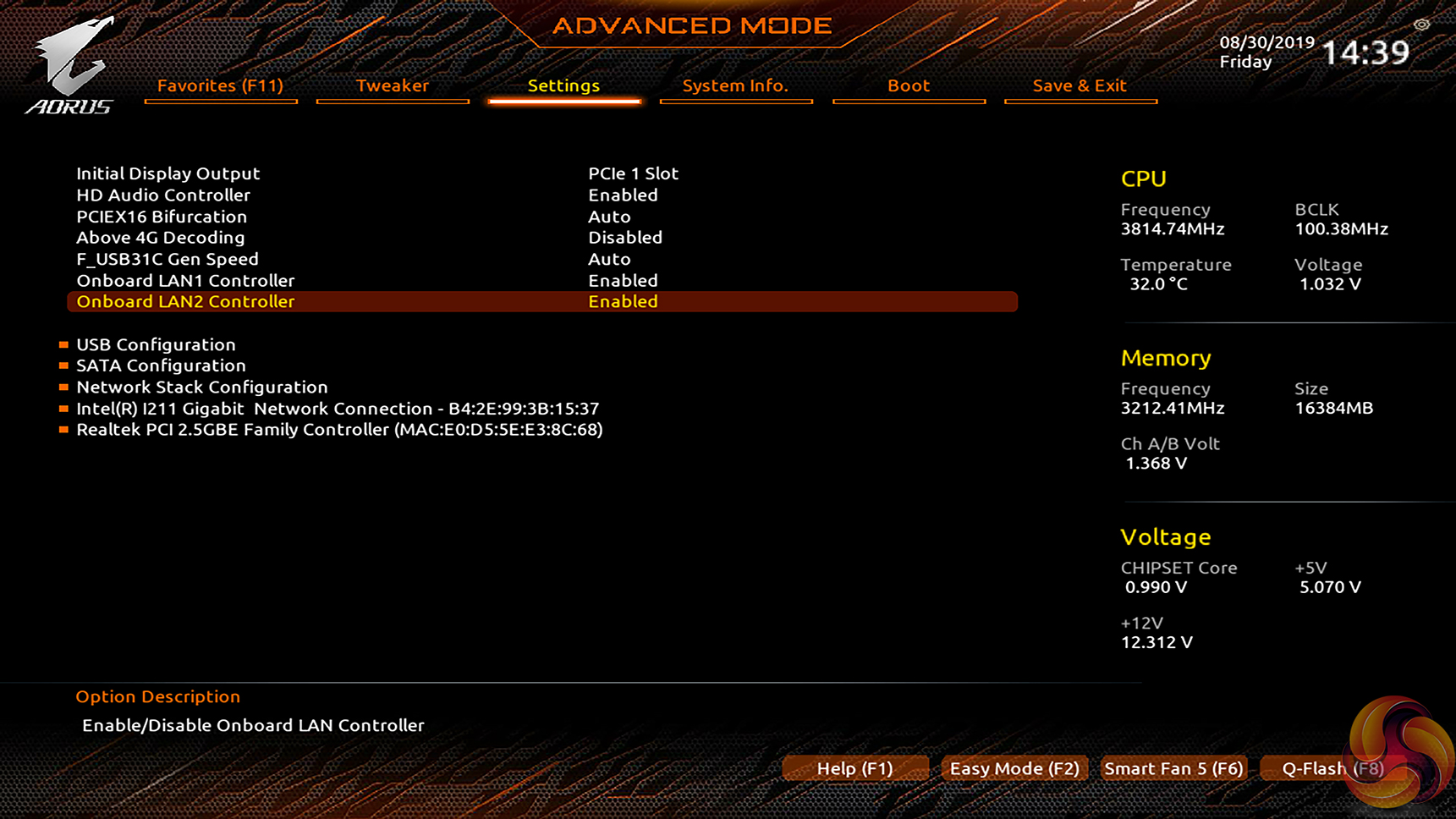Enter the Network Stack Configuration submenu
The image size is (1456, 819).
[201, 387]
